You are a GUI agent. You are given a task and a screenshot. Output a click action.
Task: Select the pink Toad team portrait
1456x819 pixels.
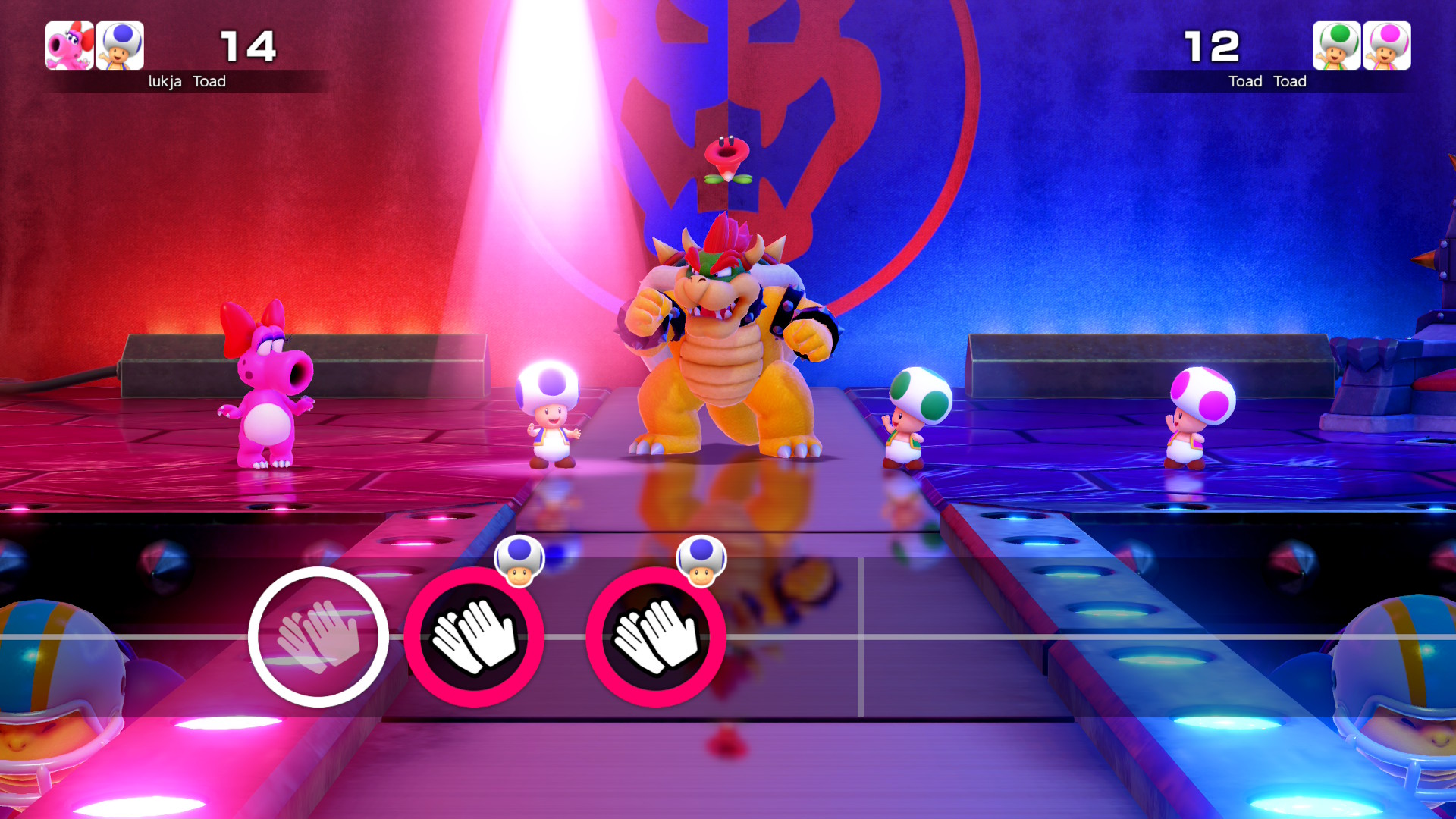[x=1386, y=45]
